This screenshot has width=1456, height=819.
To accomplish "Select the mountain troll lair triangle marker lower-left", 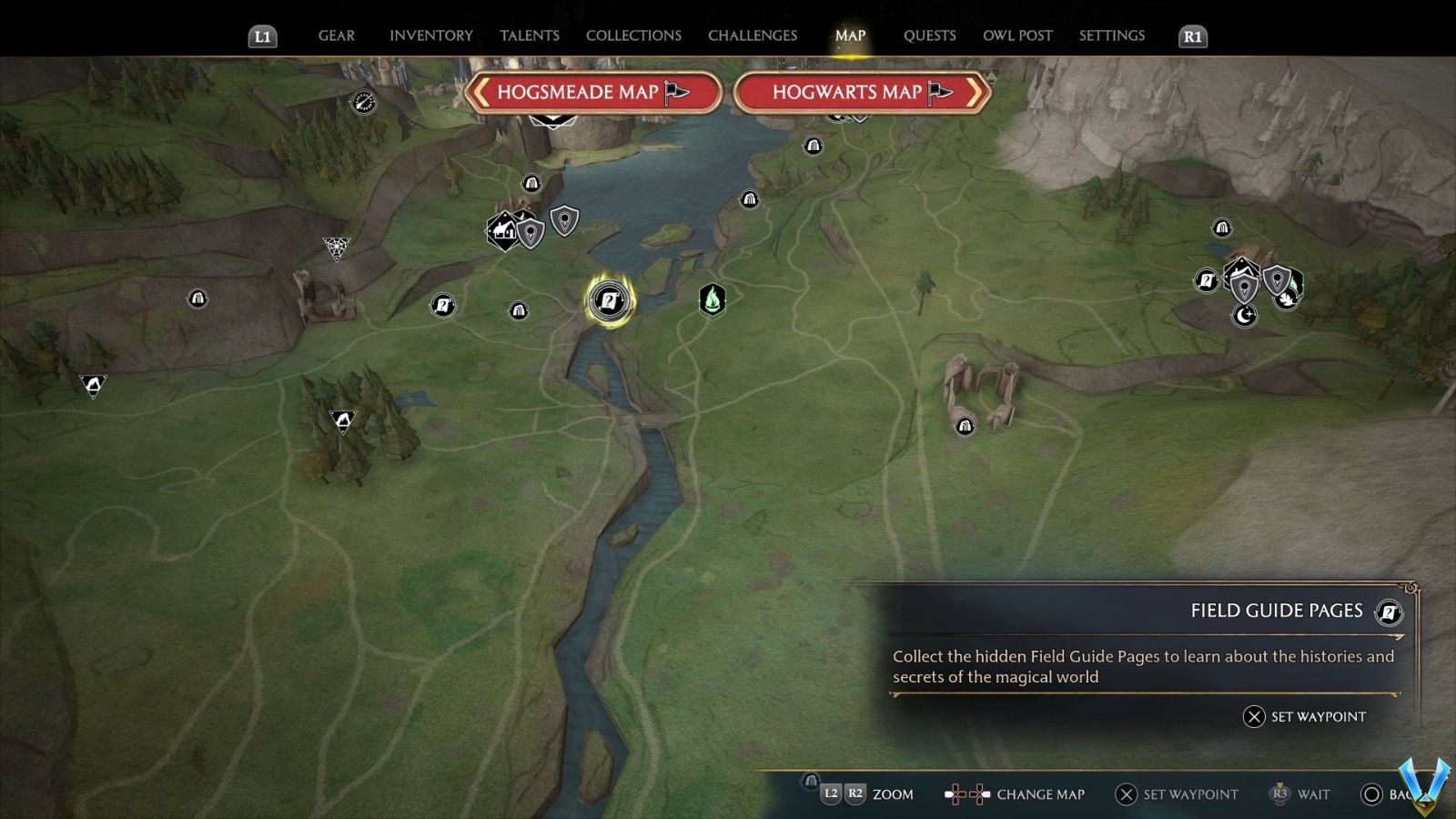I will click(x=343, y=421).
